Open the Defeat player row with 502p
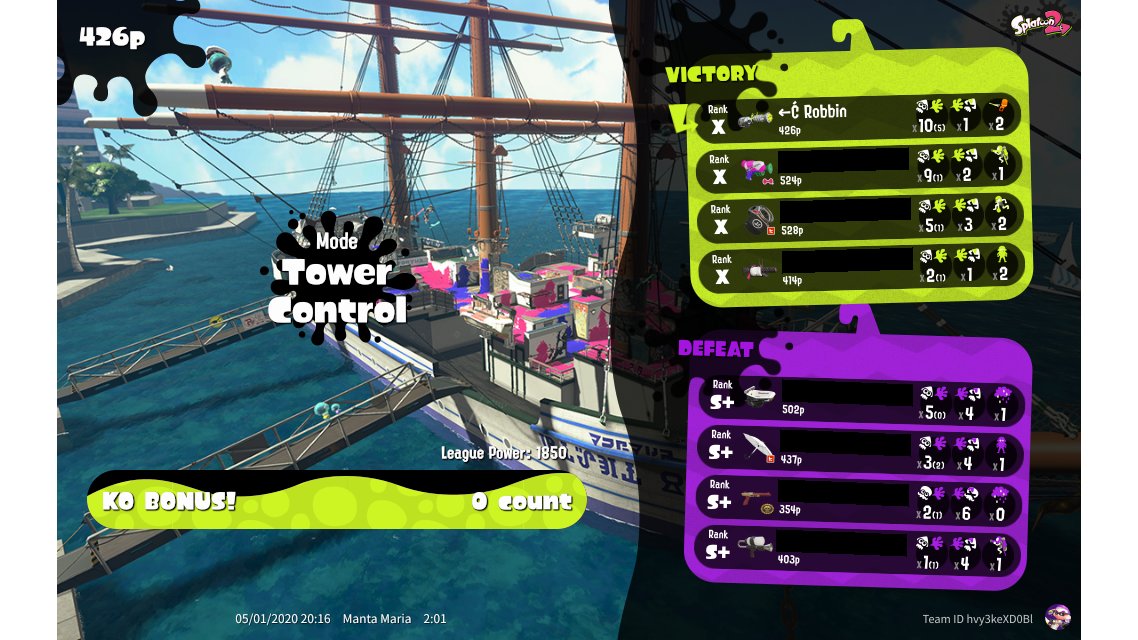This screenshot has width=1138, height=640. tap(860, 400)
